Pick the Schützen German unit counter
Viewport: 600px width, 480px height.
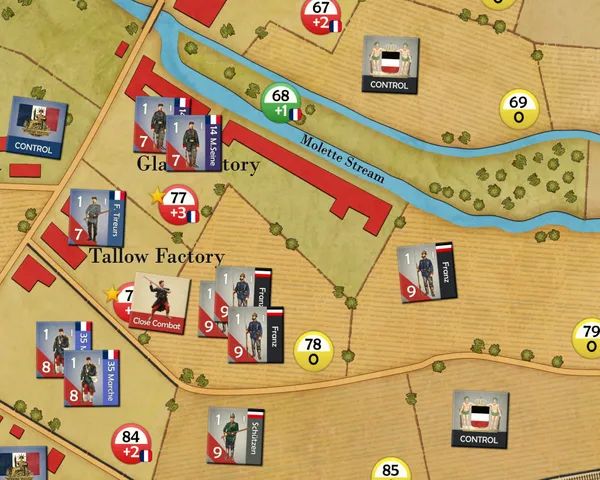point(236,435)
